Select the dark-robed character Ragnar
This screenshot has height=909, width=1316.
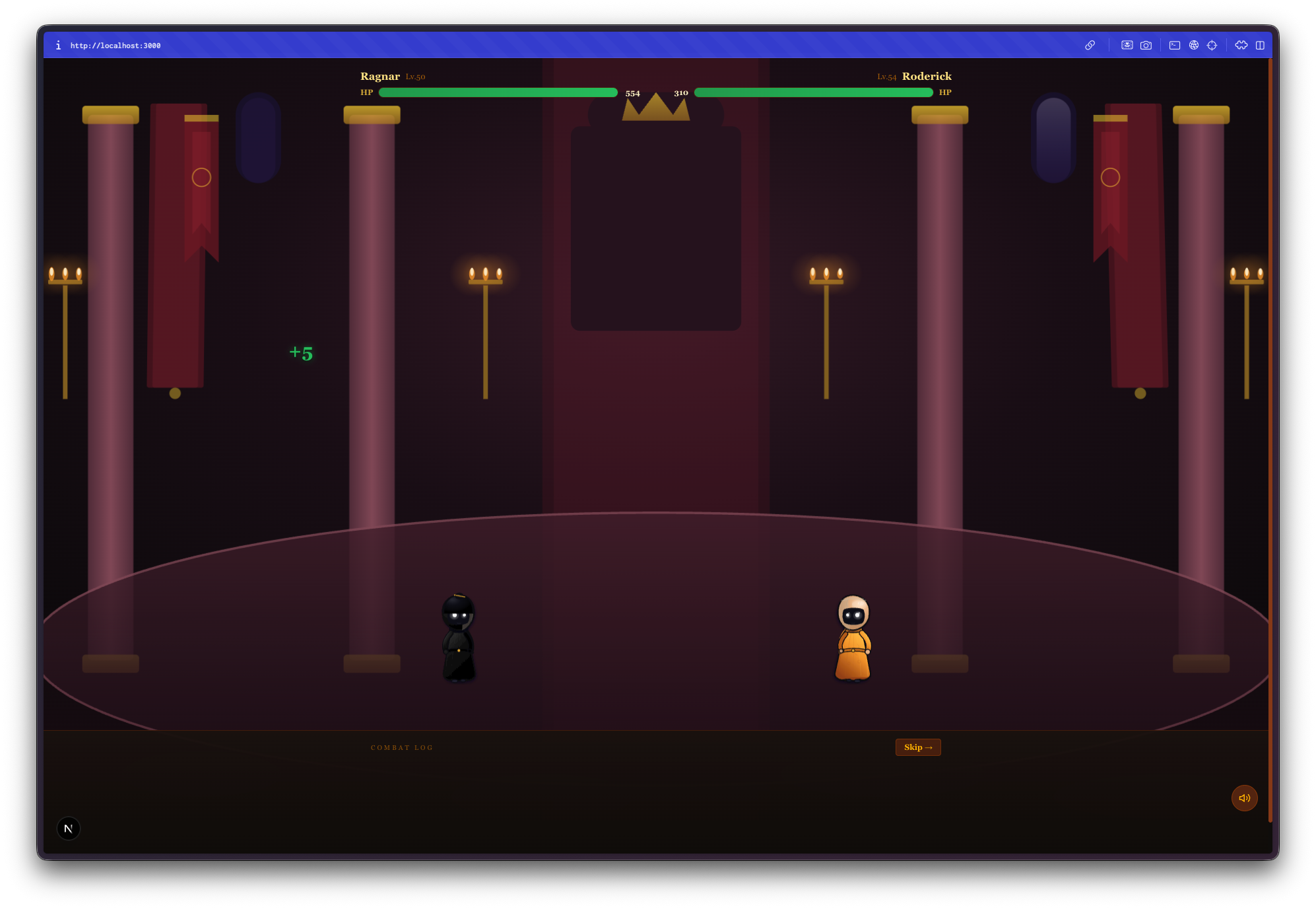(x=459, y=637)
